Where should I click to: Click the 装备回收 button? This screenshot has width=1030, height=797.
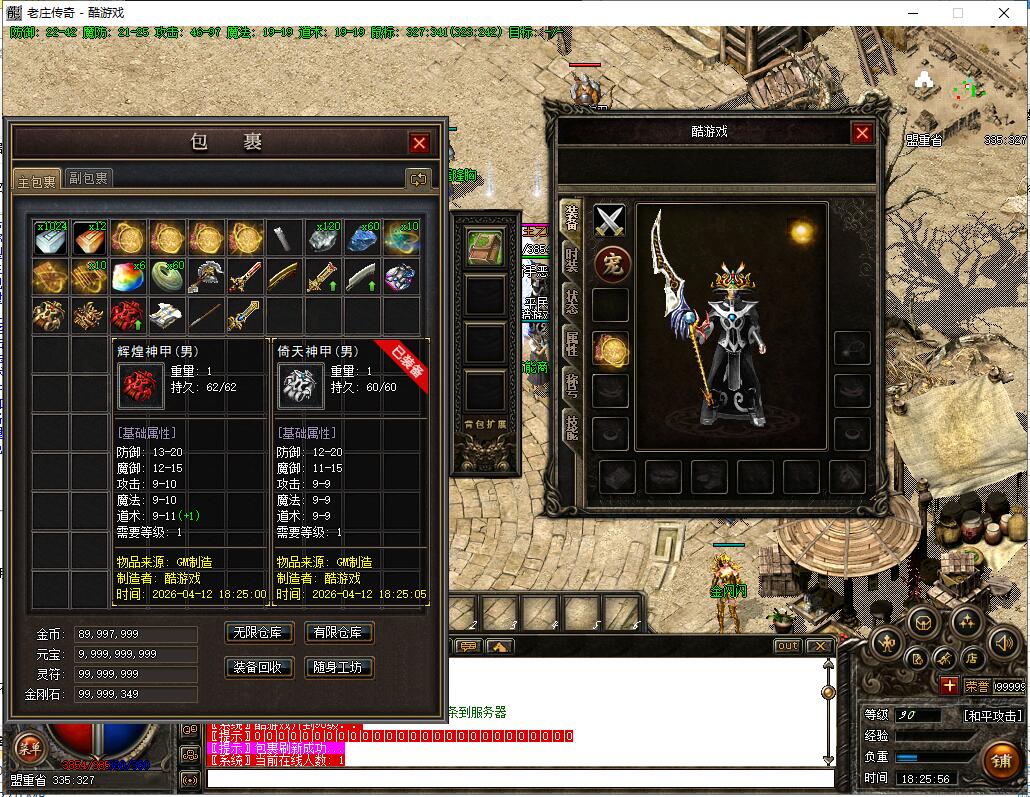coord(260,667)
